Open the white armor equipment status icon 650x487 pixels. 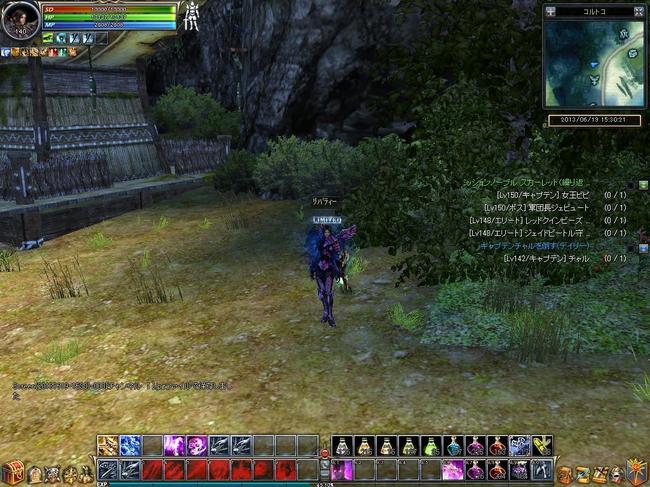[x=190, y=17]
